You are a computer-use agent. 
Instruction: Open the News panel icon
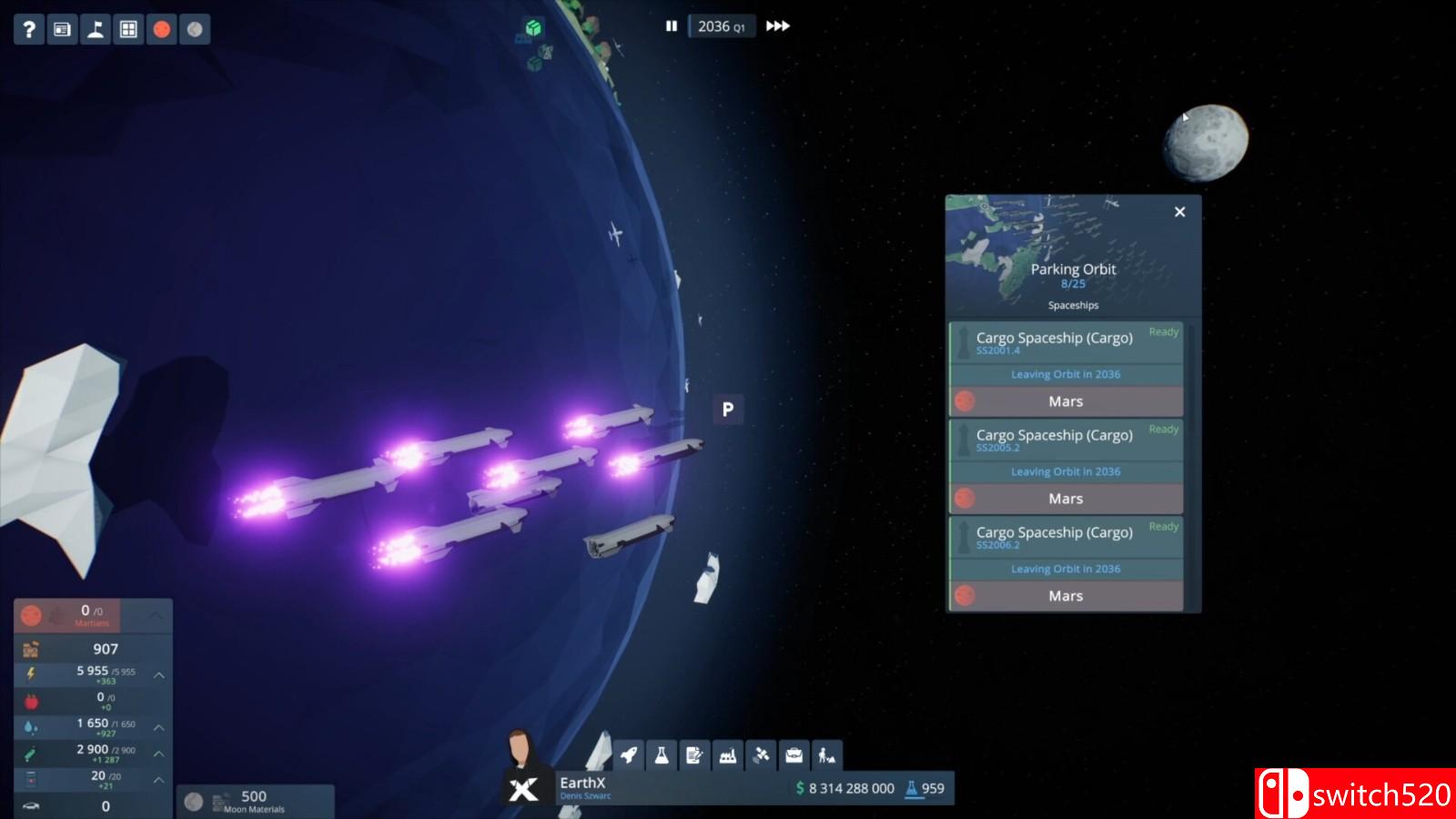click(61, 28)
